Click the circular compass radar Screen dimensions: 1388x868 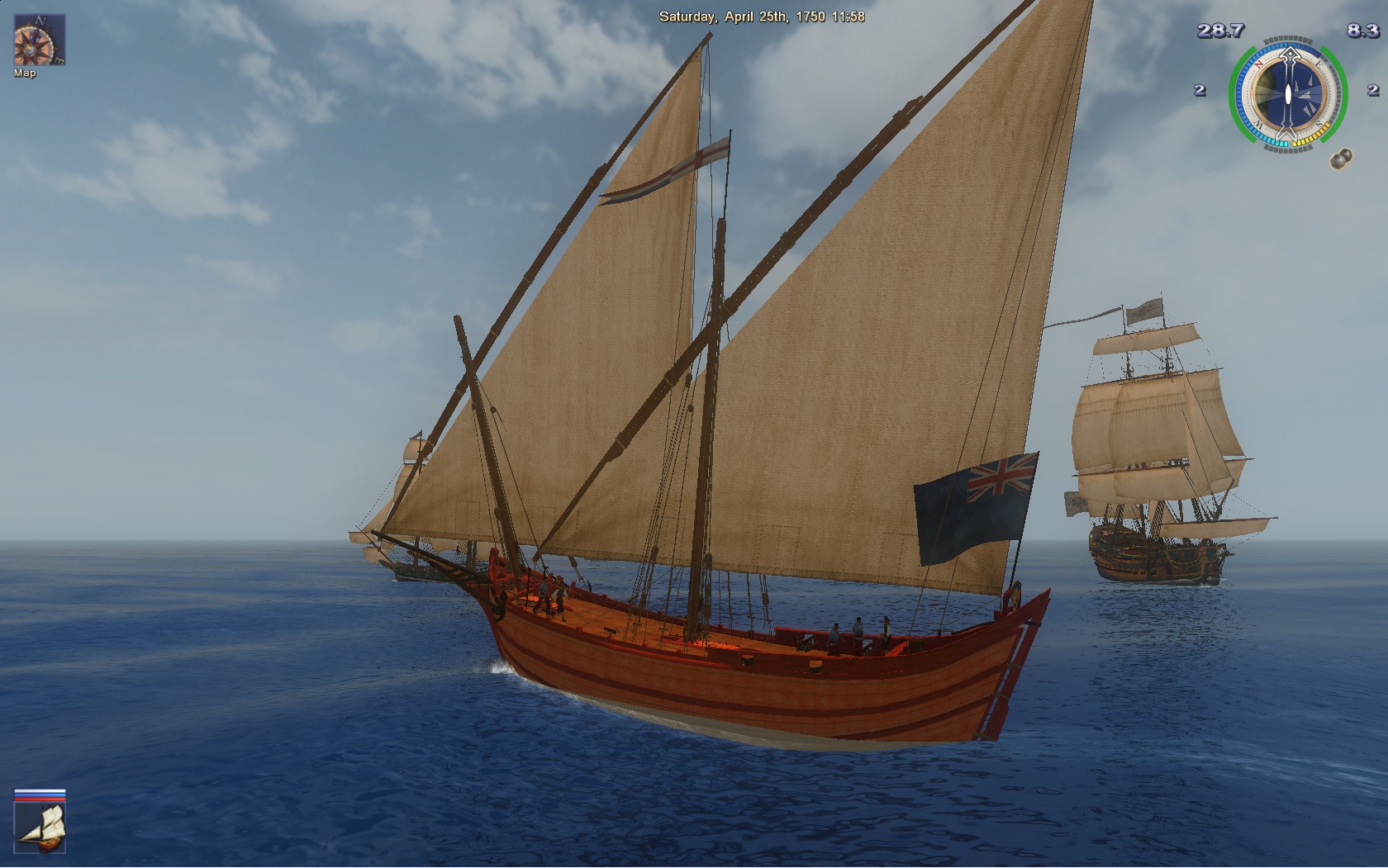(1287, 93)
